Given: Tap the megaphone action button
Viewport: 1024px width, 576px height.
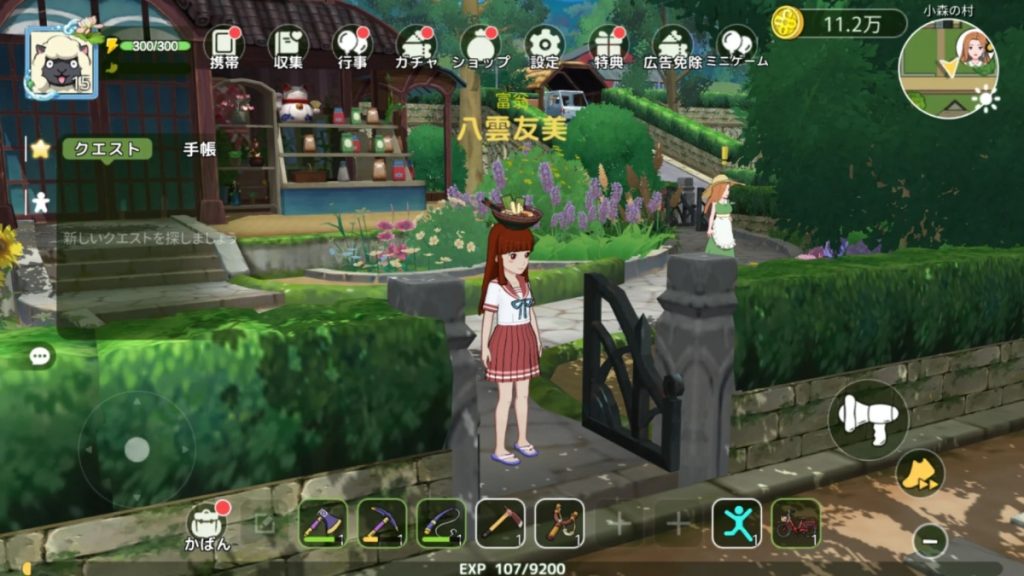Looking at the screenshot, I should coord(867,419).
